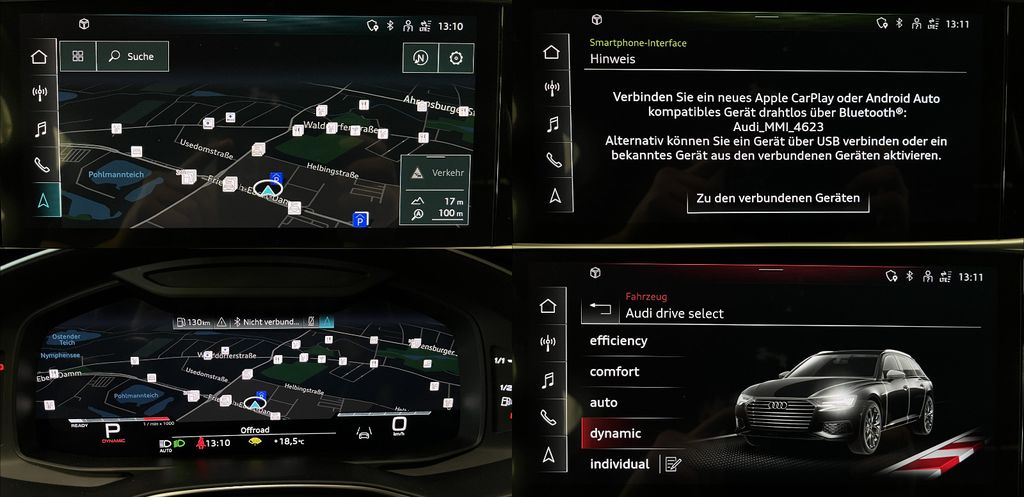1024x497 pixels.
Task: Tap the north compass orientation button
Action: [421, 58]
